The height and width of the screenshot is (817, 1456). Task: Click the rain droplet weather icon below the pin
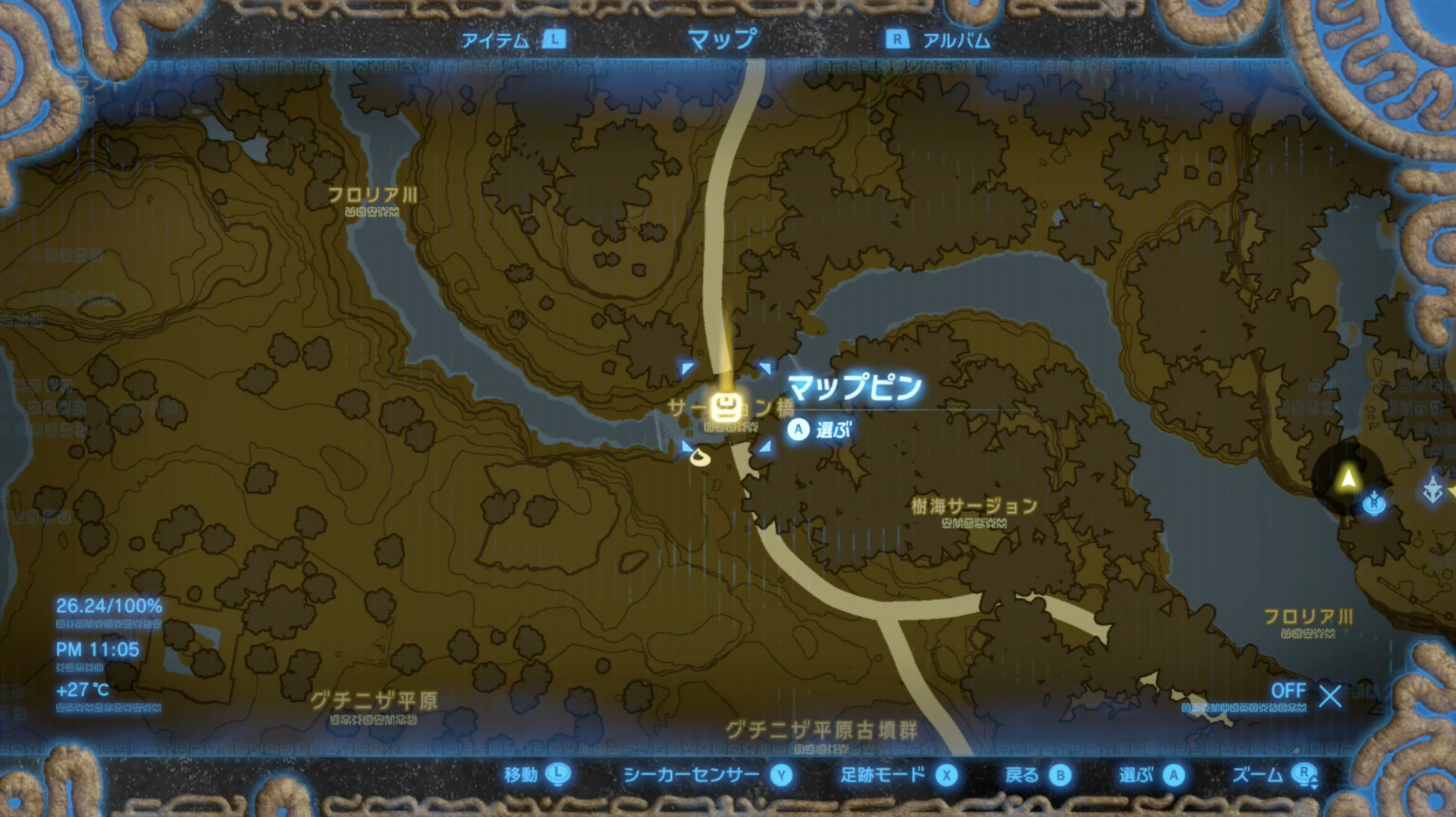pyautogui.click(x=701, y=457)
